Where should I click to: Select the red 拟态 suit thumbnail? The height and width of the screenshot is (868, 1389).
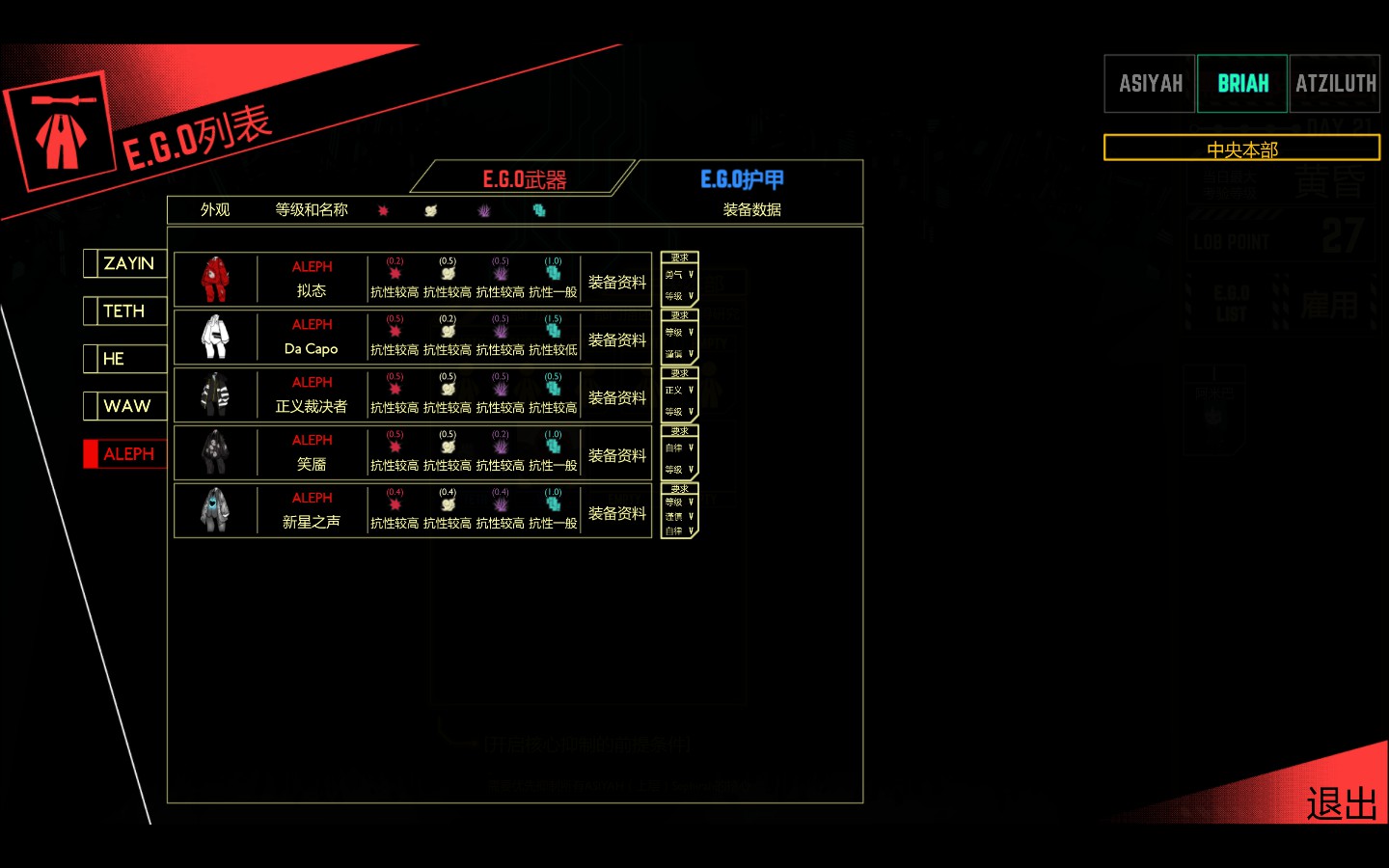coord(215,280)
